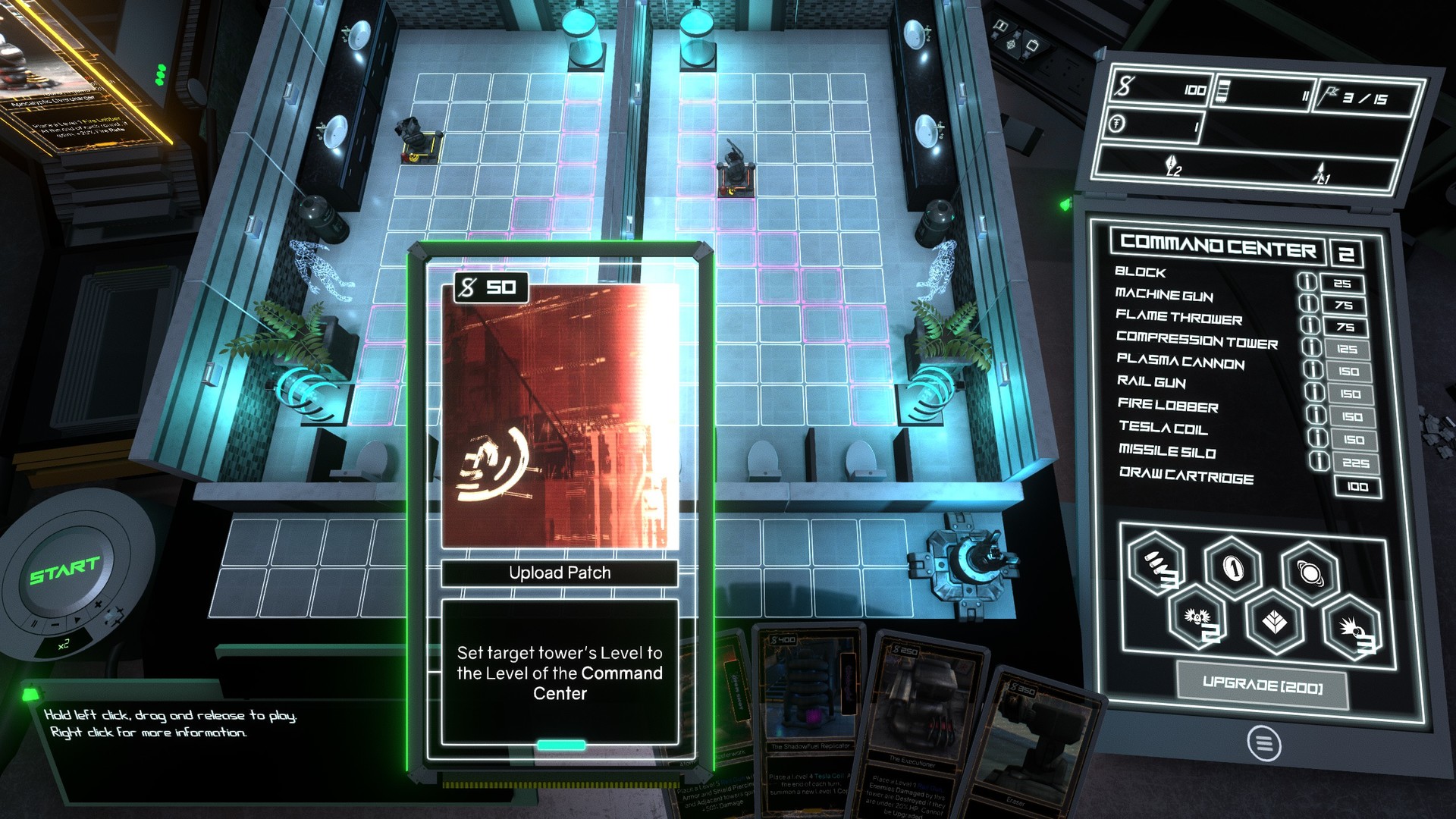
Task: Select the ringed planet hexagon icon
Action: coord(1310,573)
